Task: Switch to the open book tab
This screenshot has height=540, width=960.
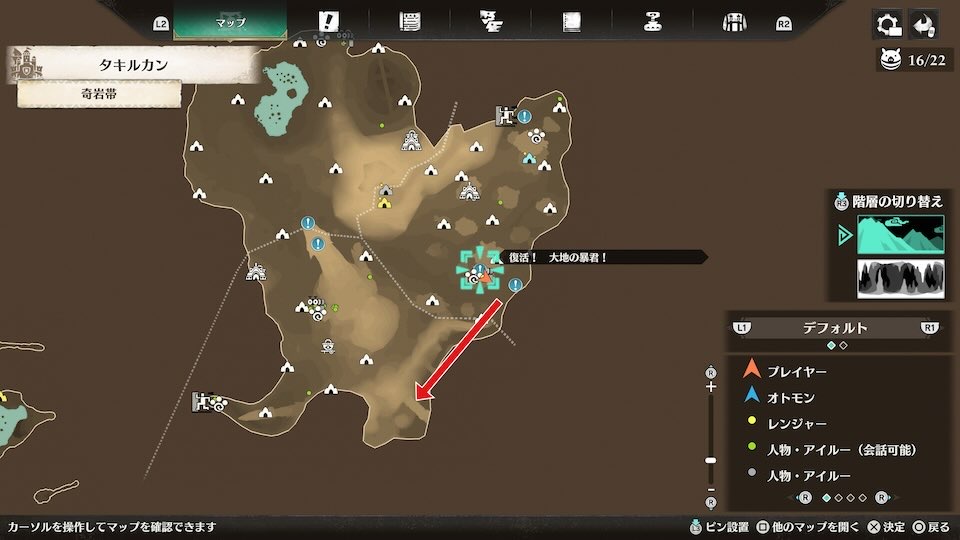Action: [x=571, y=21]
